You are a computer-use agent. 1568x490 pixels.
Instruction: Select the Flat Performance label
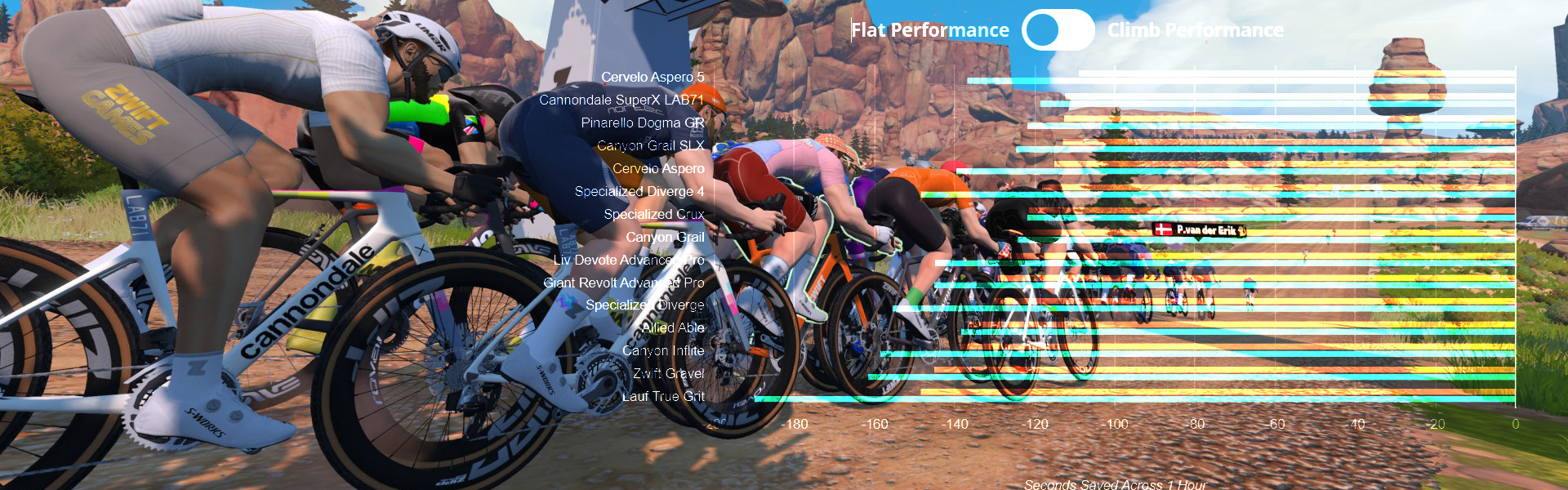(930, 30)
